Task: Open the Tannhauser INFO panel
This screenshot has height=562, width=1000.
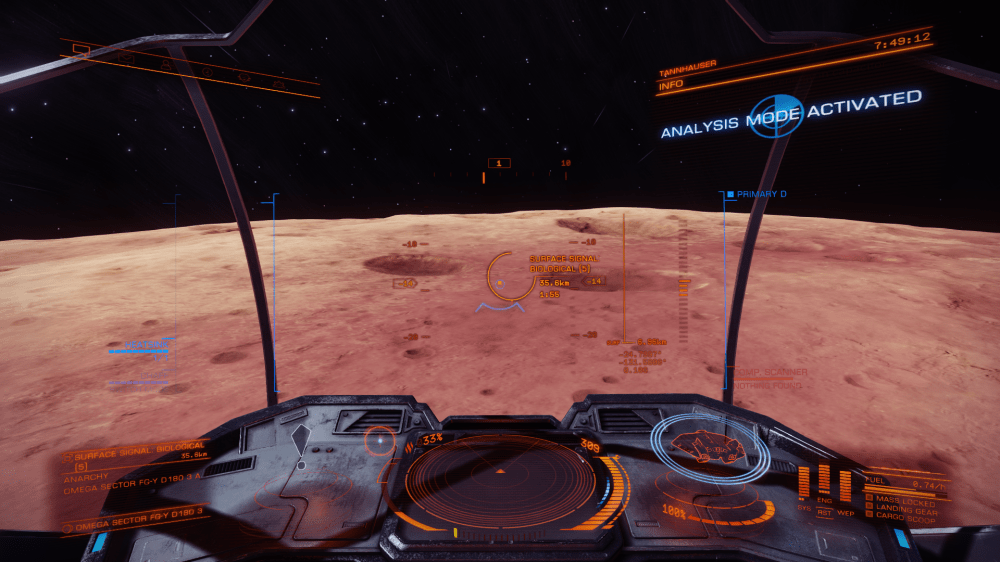Action: click(x=670, y=86)
